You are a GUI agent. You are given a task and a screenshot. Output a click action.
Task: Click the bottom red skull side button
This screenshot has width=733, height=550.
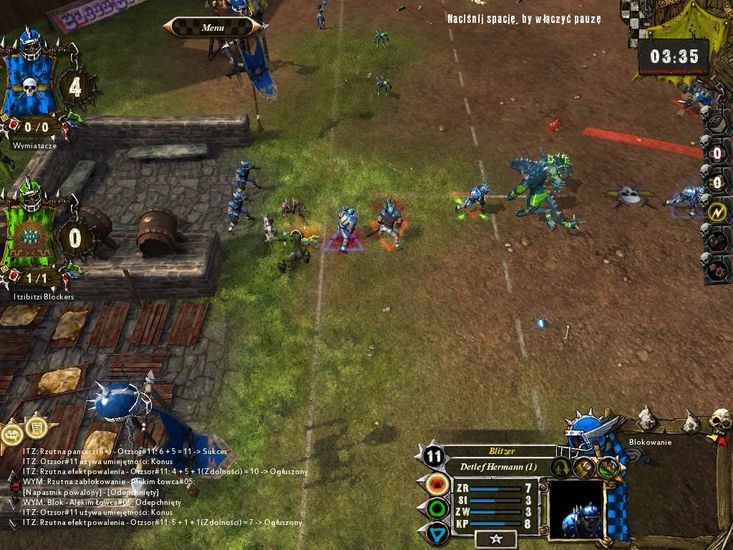tap(717, 267)
